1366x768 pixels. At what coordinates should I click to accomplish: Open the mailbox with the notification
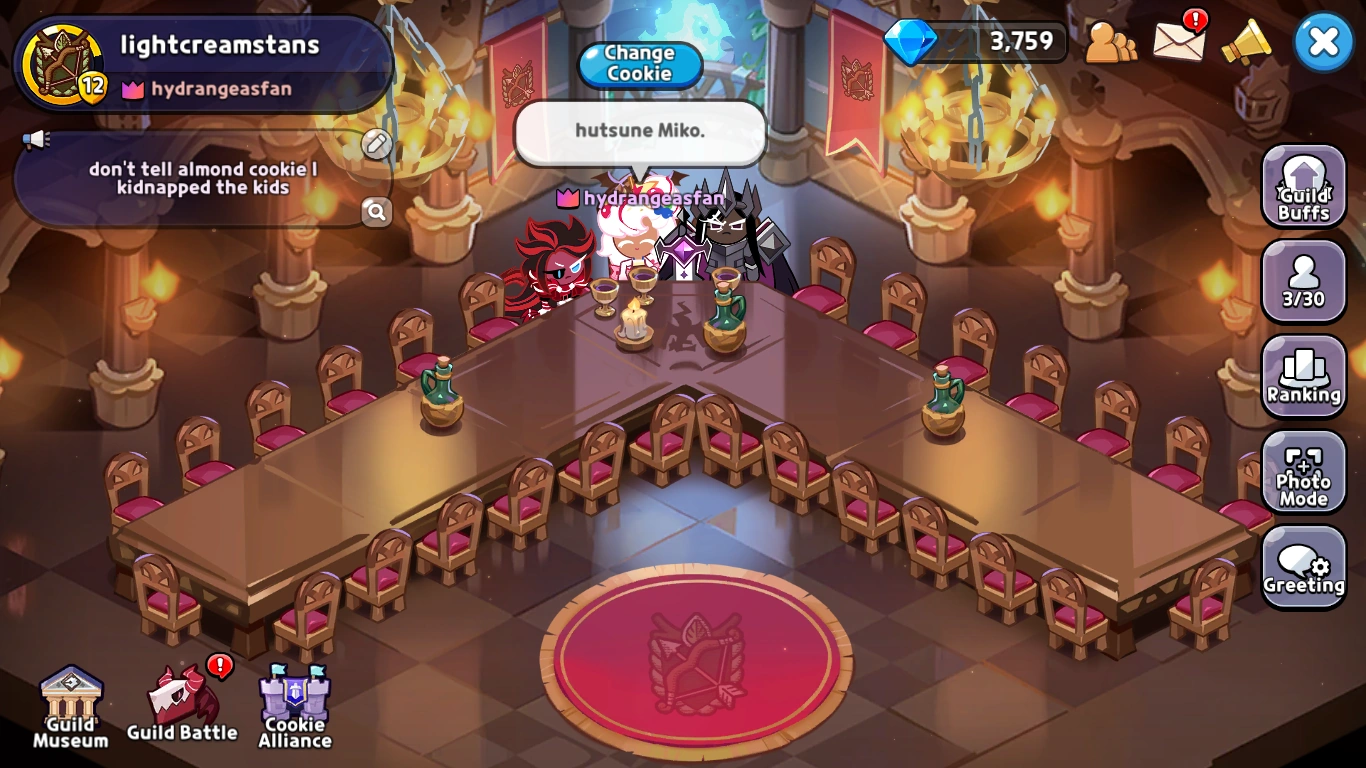[x=1178, y=42]
